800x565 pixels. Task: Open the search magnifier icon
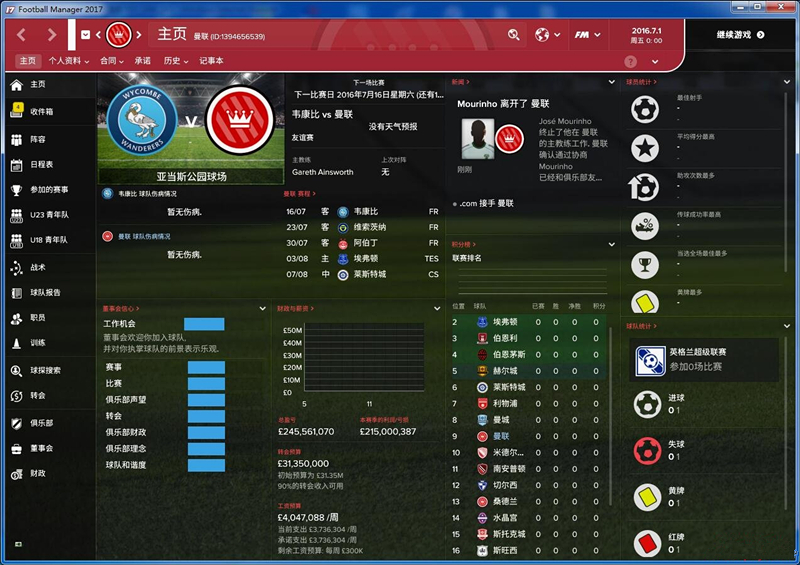click(513, 35)
